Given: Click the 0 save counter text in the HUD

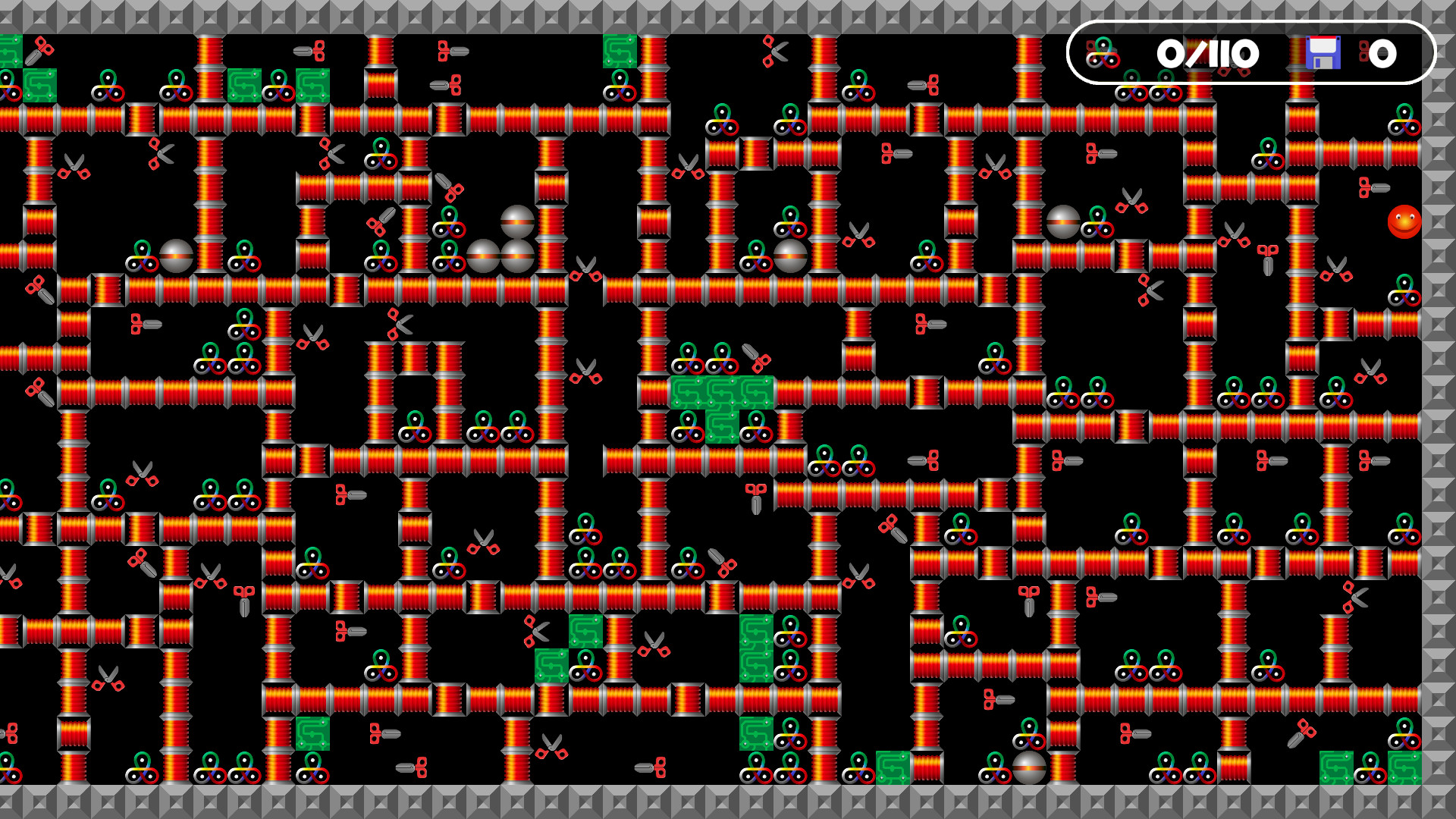Looking at the screenshot, I should pos(1384,53).
